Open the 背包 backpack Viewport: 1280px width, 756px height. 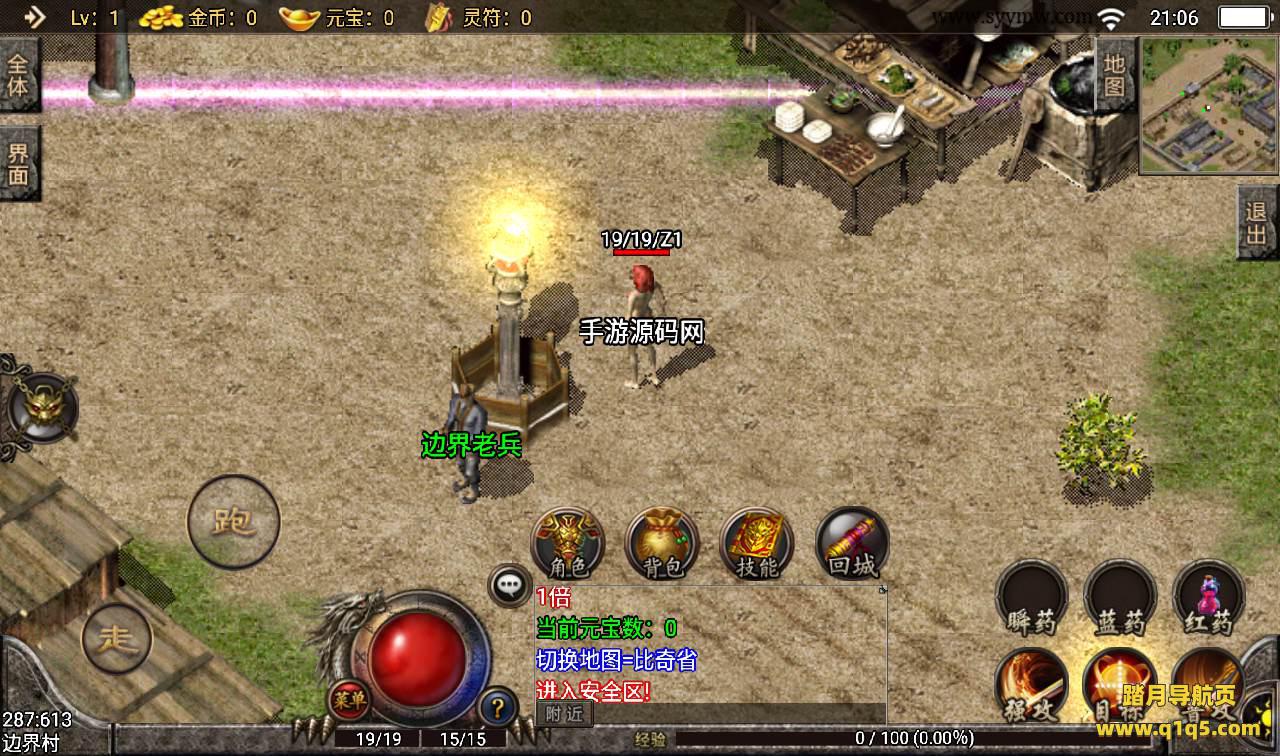pyautogui.click(x=661, y=544)
